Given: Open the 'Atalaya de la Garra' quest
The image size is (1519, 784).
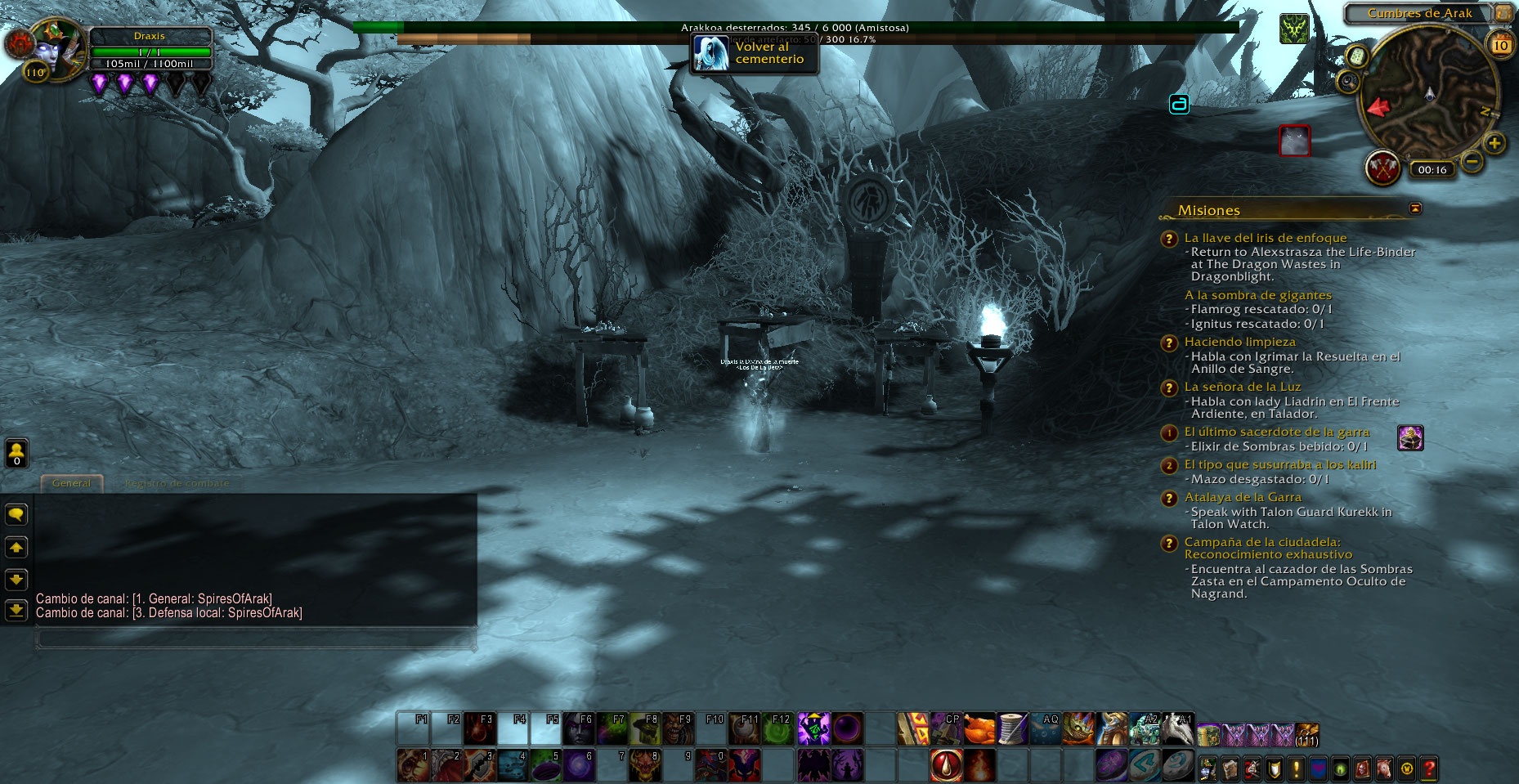Looking at the screenshot, I should click(x=1242, y=497).
